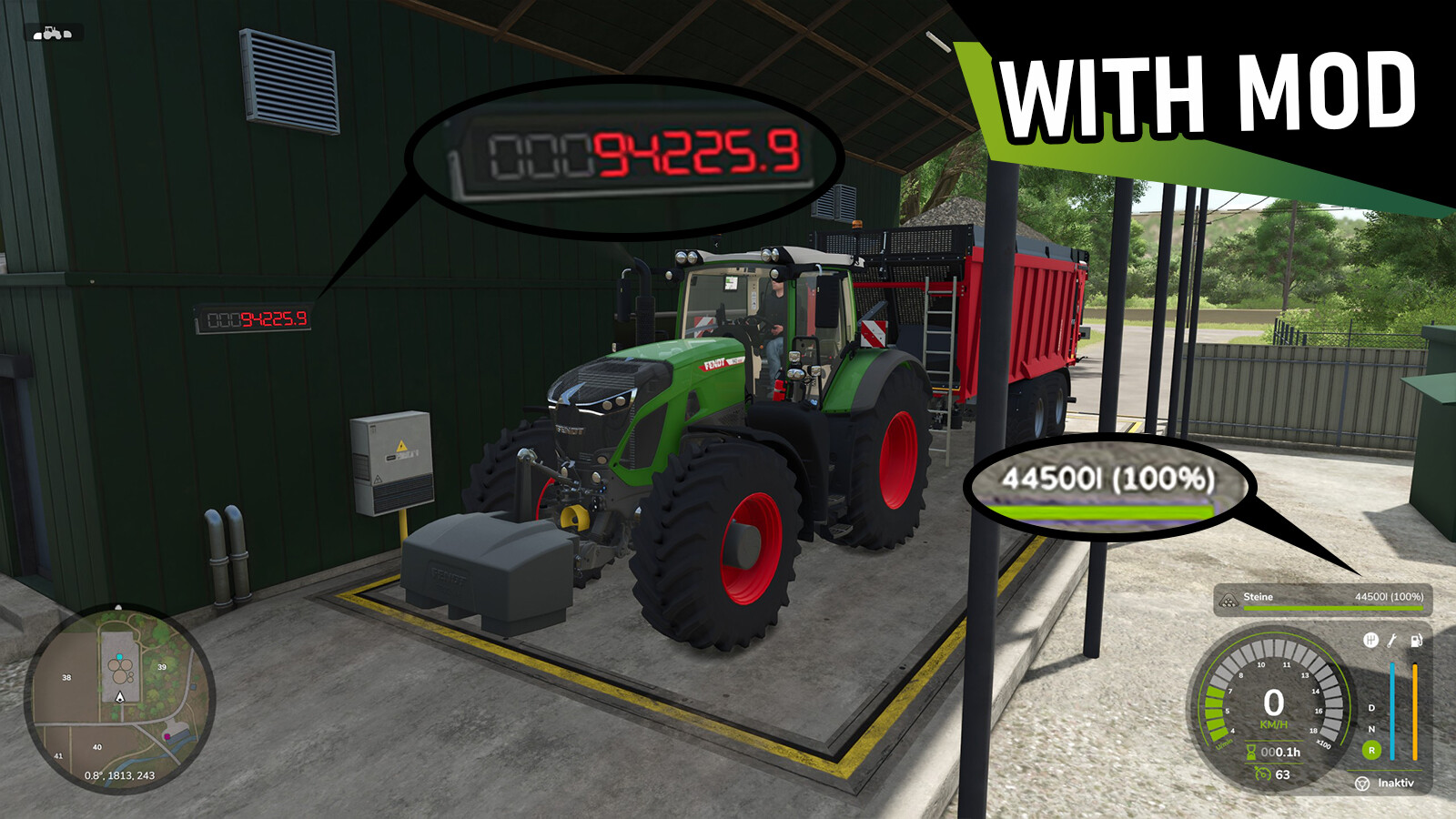Image resolution: width=1456 pixels, height=819 pixels.
Task: Click the player position marker on the minimap
Action: [x=118, y=699]
